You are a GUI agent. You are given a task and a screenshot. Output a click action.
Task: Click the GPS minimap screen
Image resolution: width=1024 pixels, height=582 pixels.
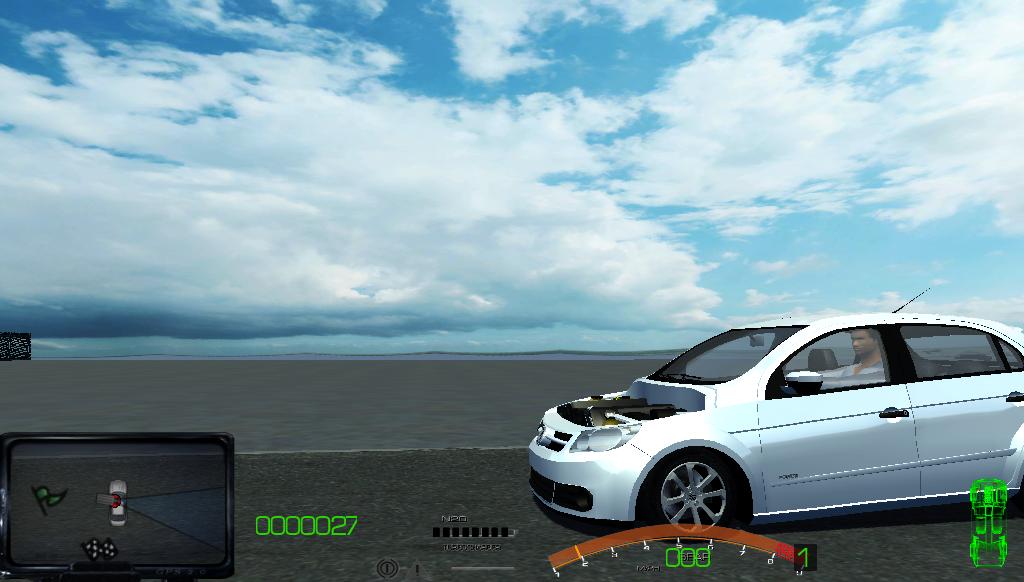coord(117,502)
